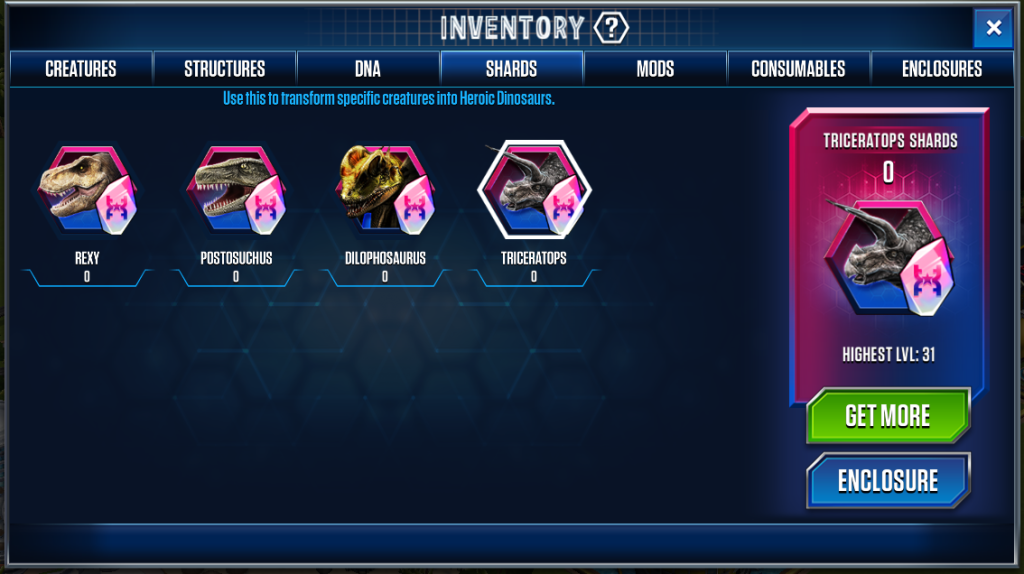Select the Shards tab

click(x=512, y=69)
